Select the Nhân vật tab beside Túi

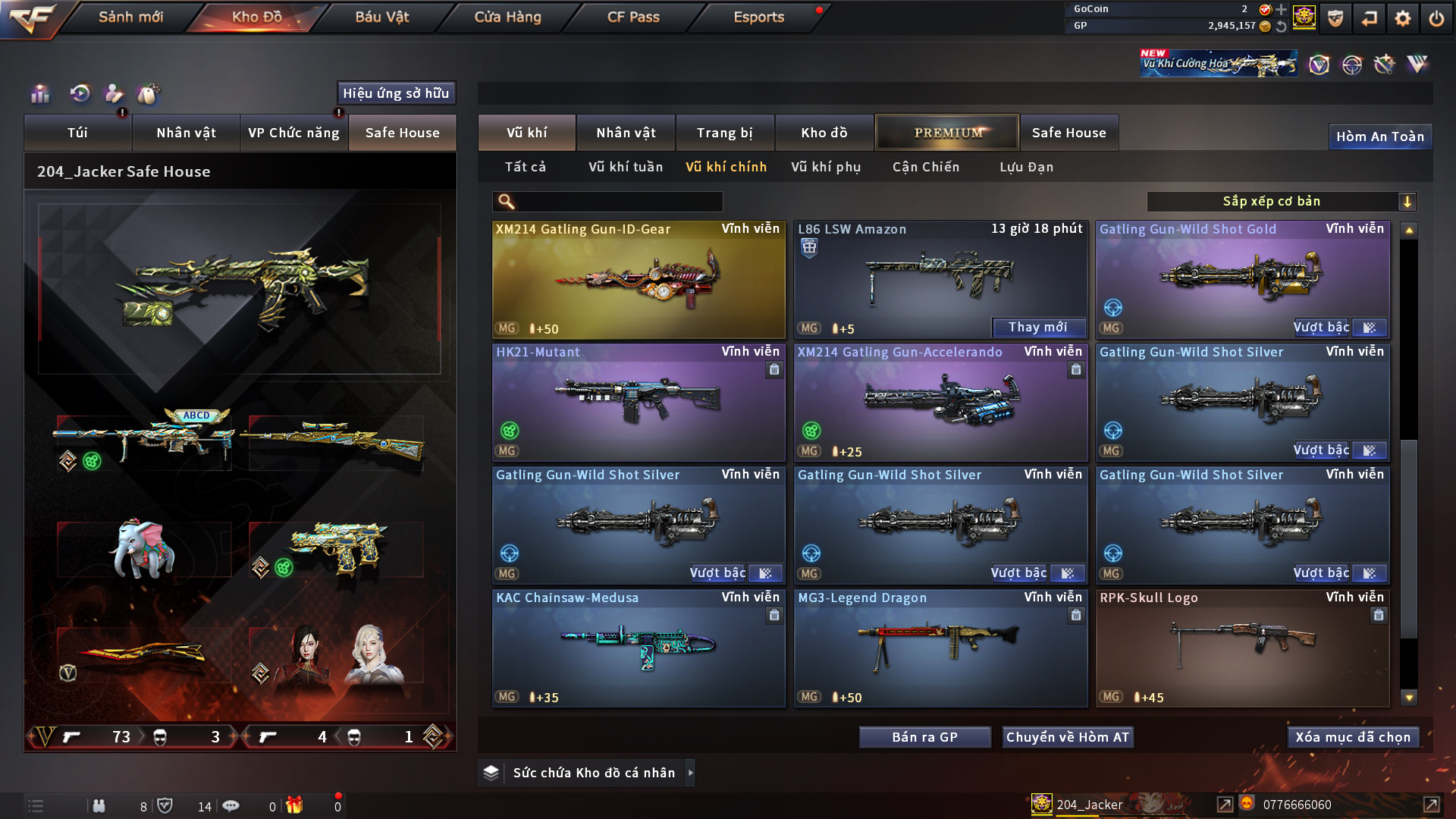click(186, 133)
